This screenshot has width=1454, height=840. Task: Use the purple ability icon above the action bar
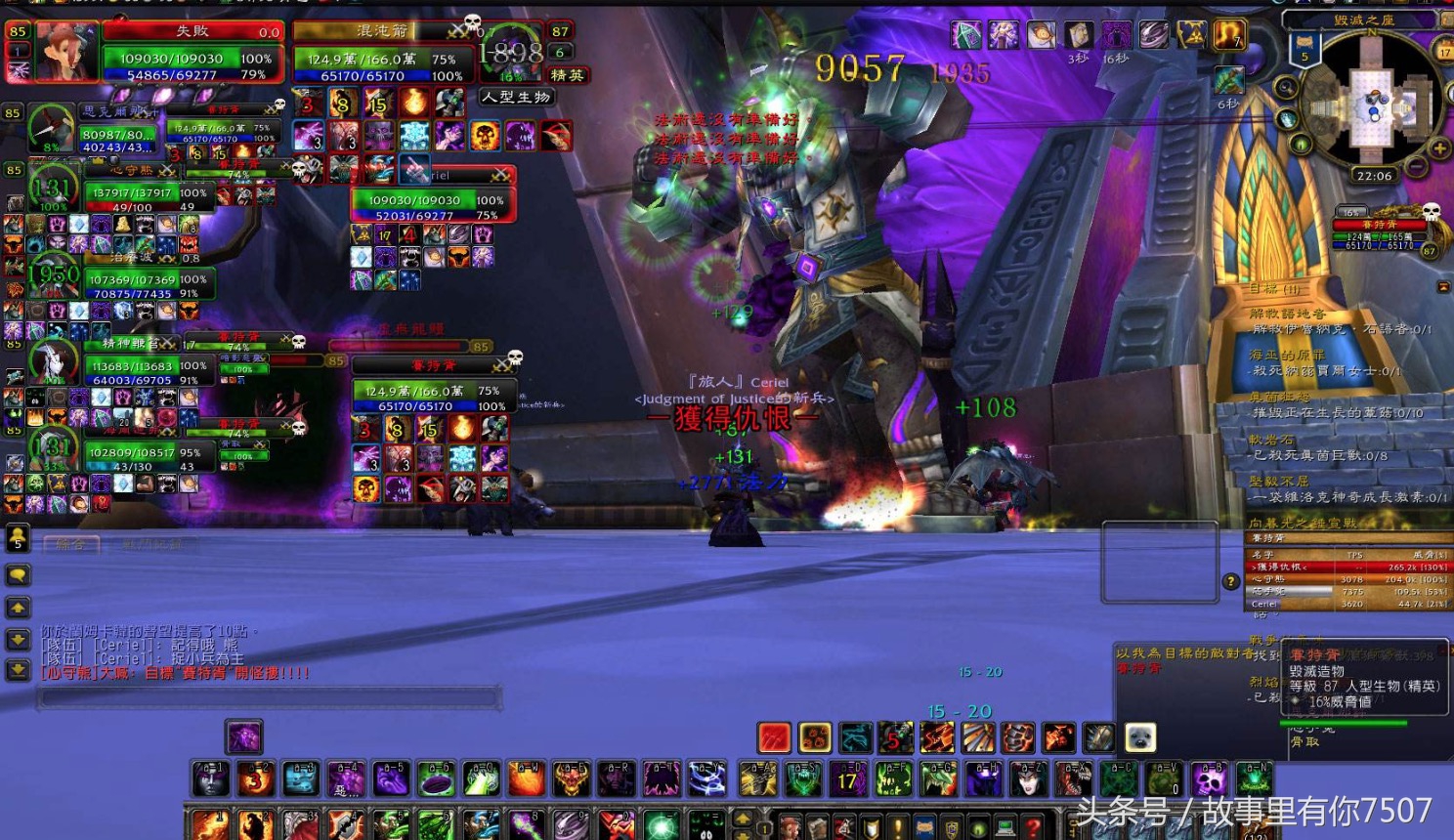coord(243,736)
